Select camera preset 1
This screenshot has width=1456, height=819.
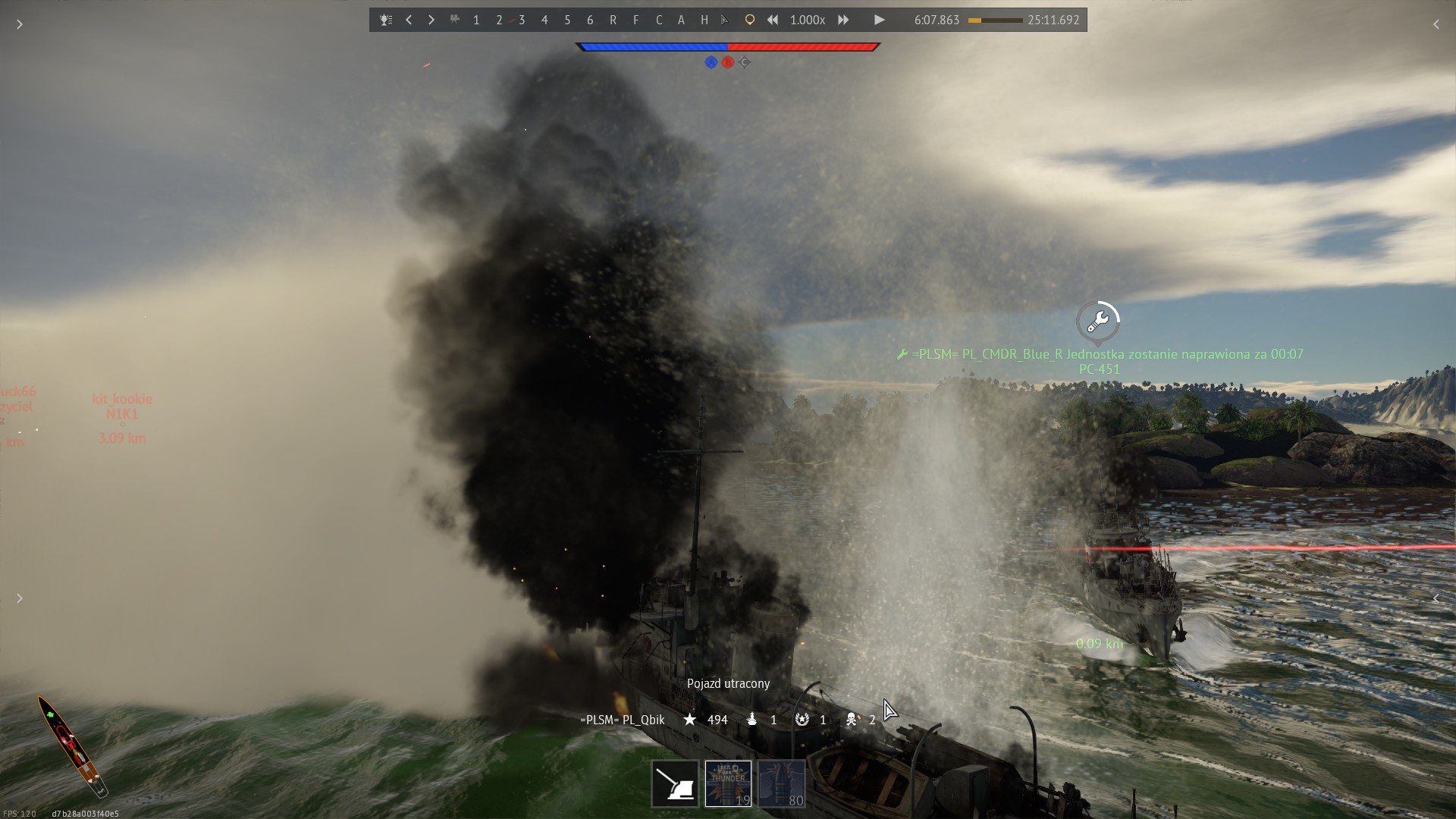[476, 20]
